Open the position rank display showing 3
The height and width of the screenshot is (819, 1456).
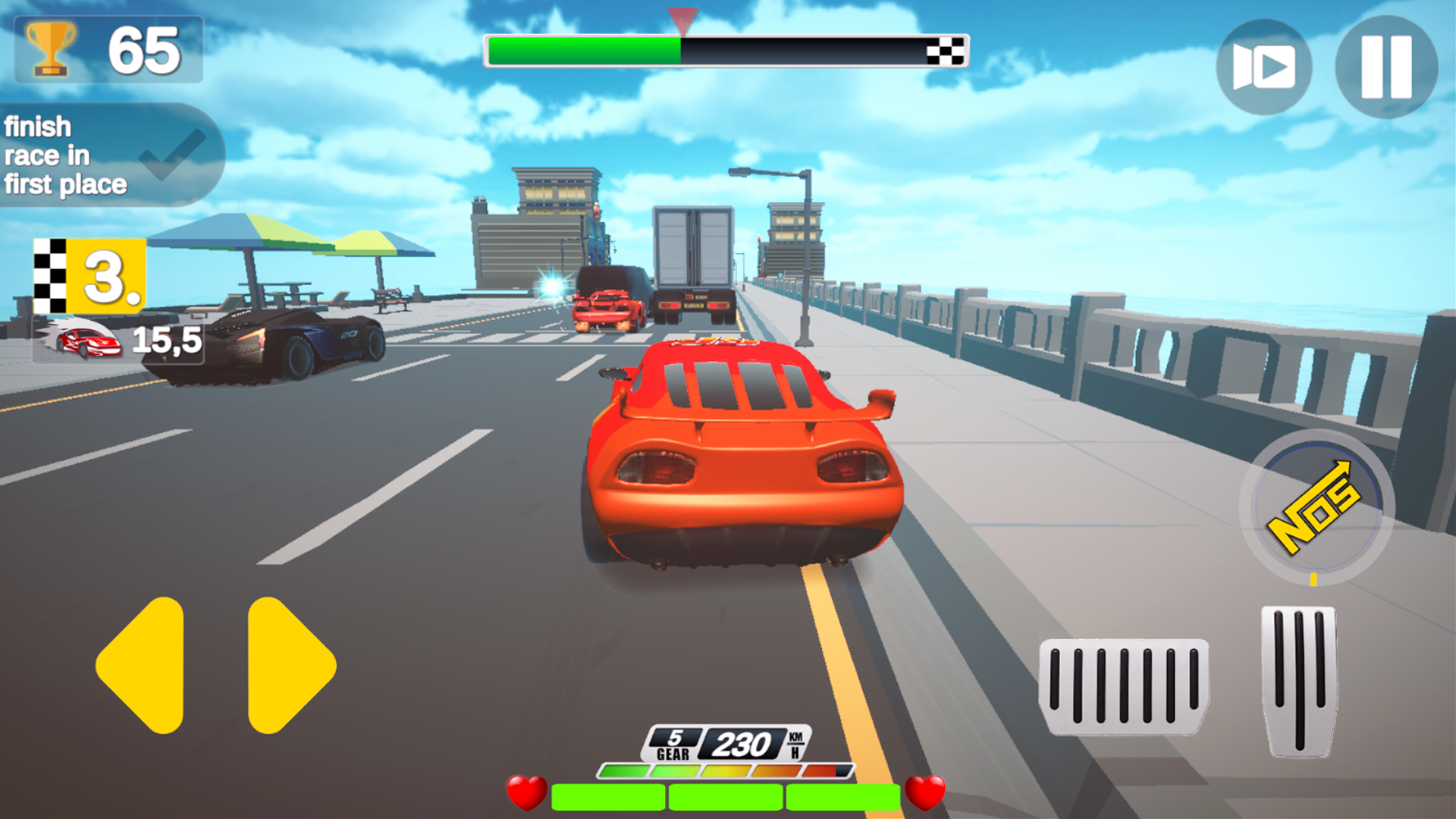tap(106, 279)
